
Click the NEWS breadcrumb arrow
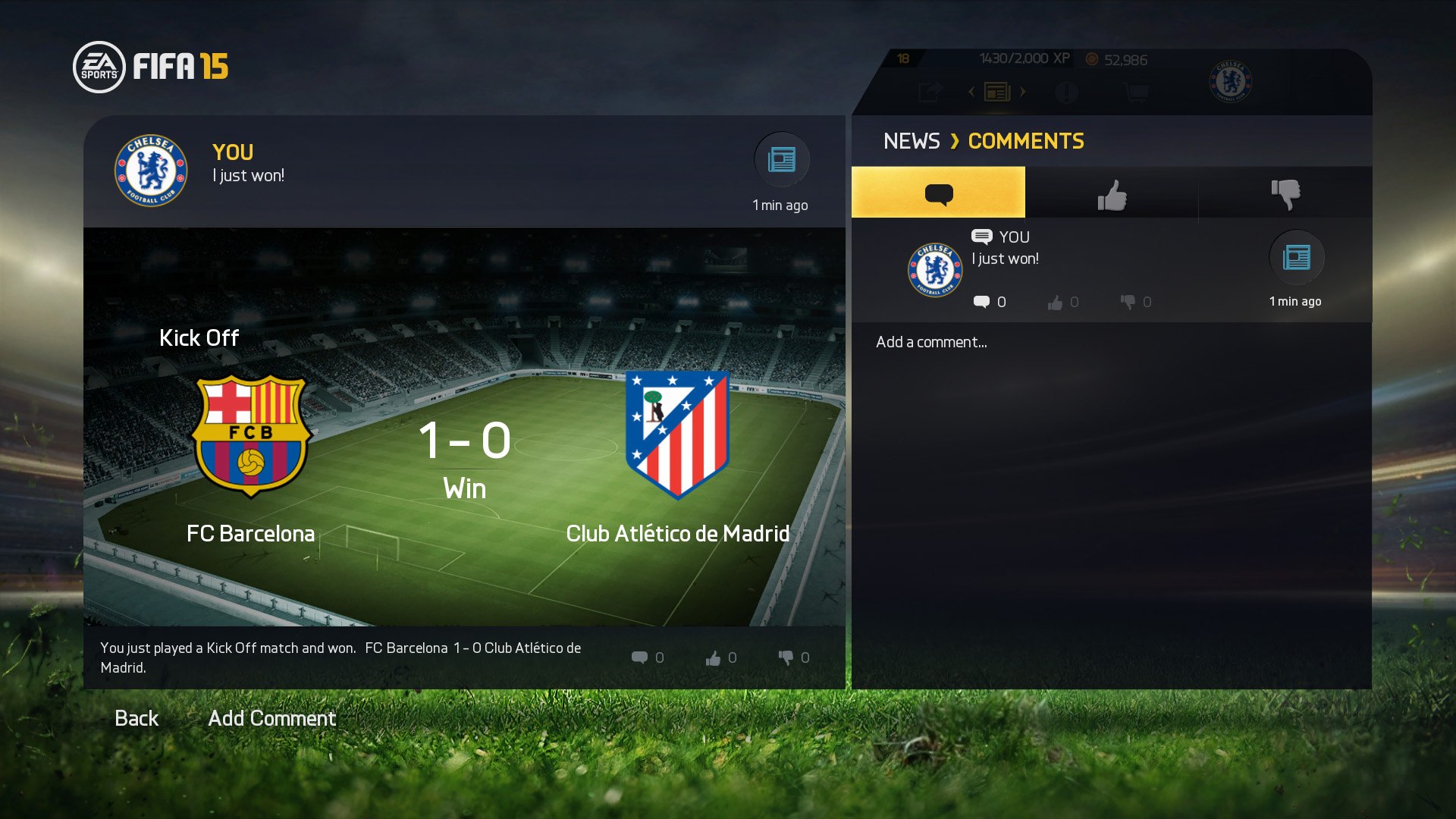(955, 141)
